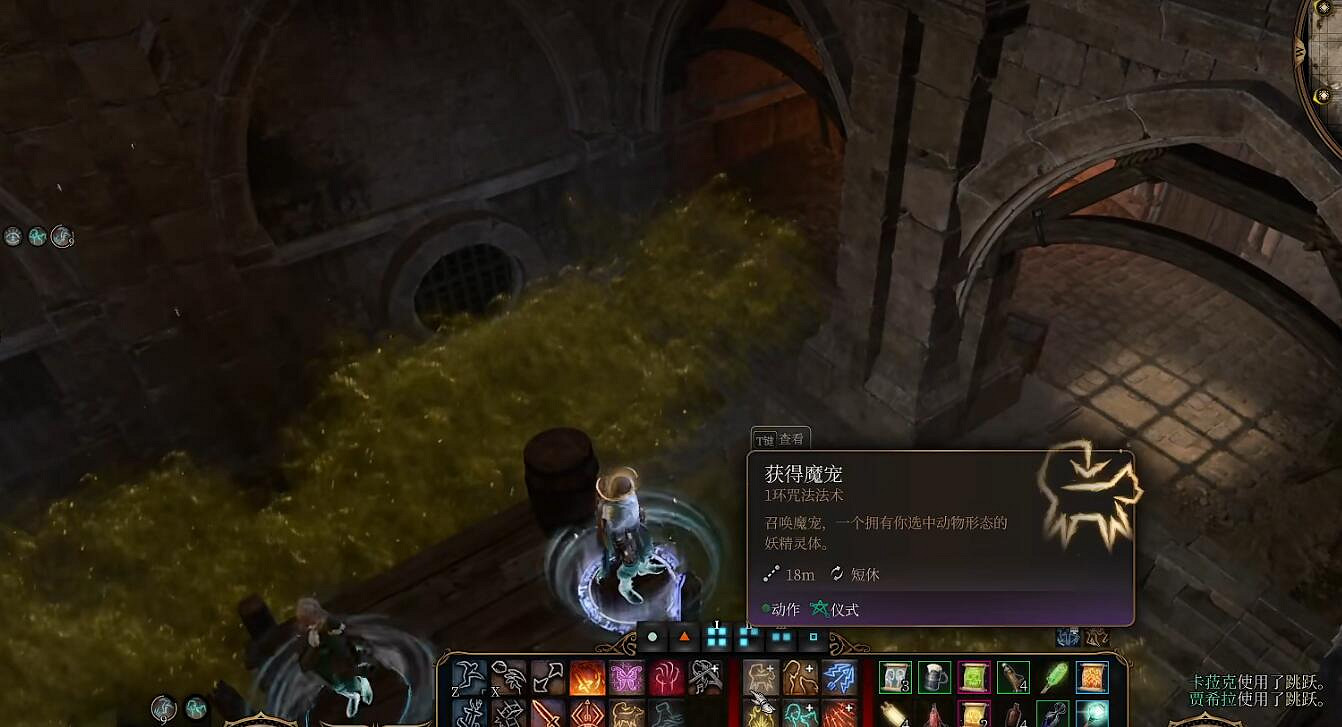Click the red claw spell icon
The height and width of the screenshot is (727, 1342).
(666, 676)
